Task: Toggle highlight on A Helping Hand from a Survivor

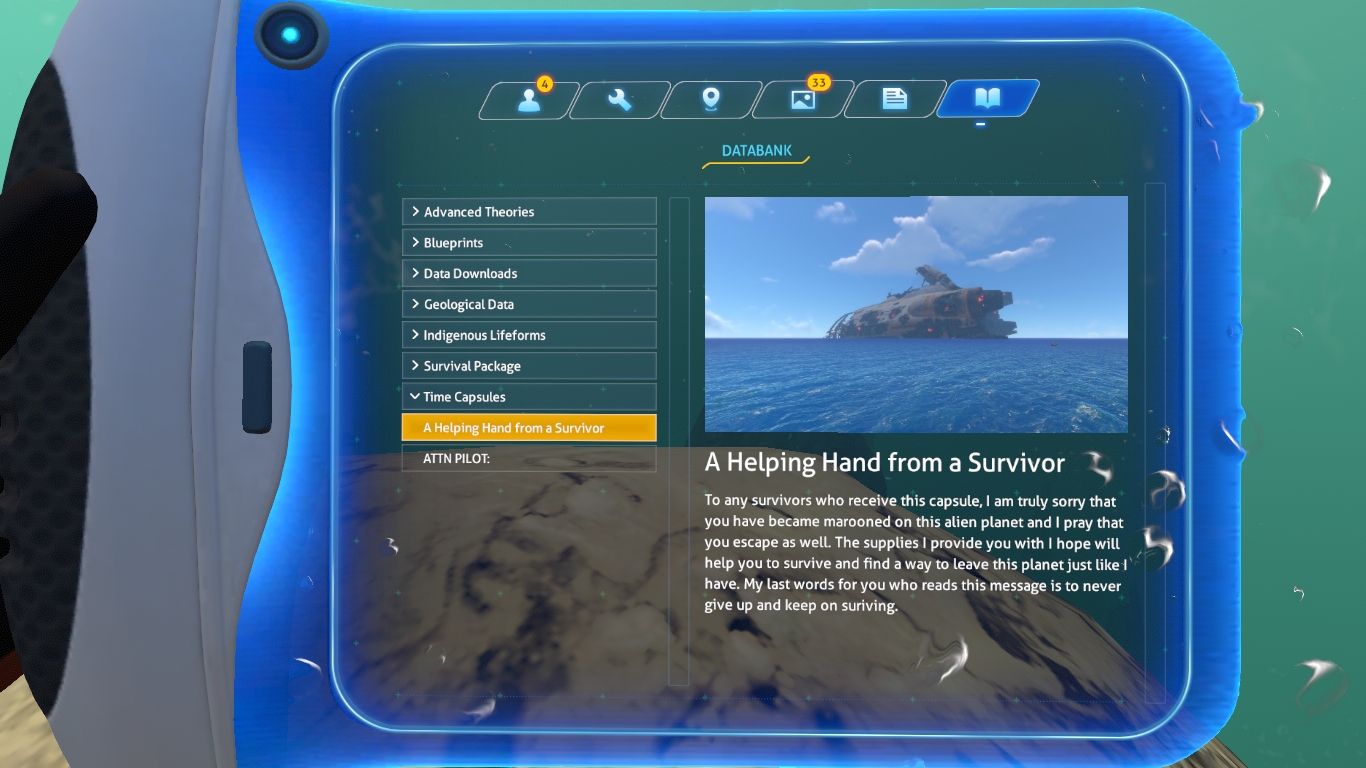Action: 529,427
